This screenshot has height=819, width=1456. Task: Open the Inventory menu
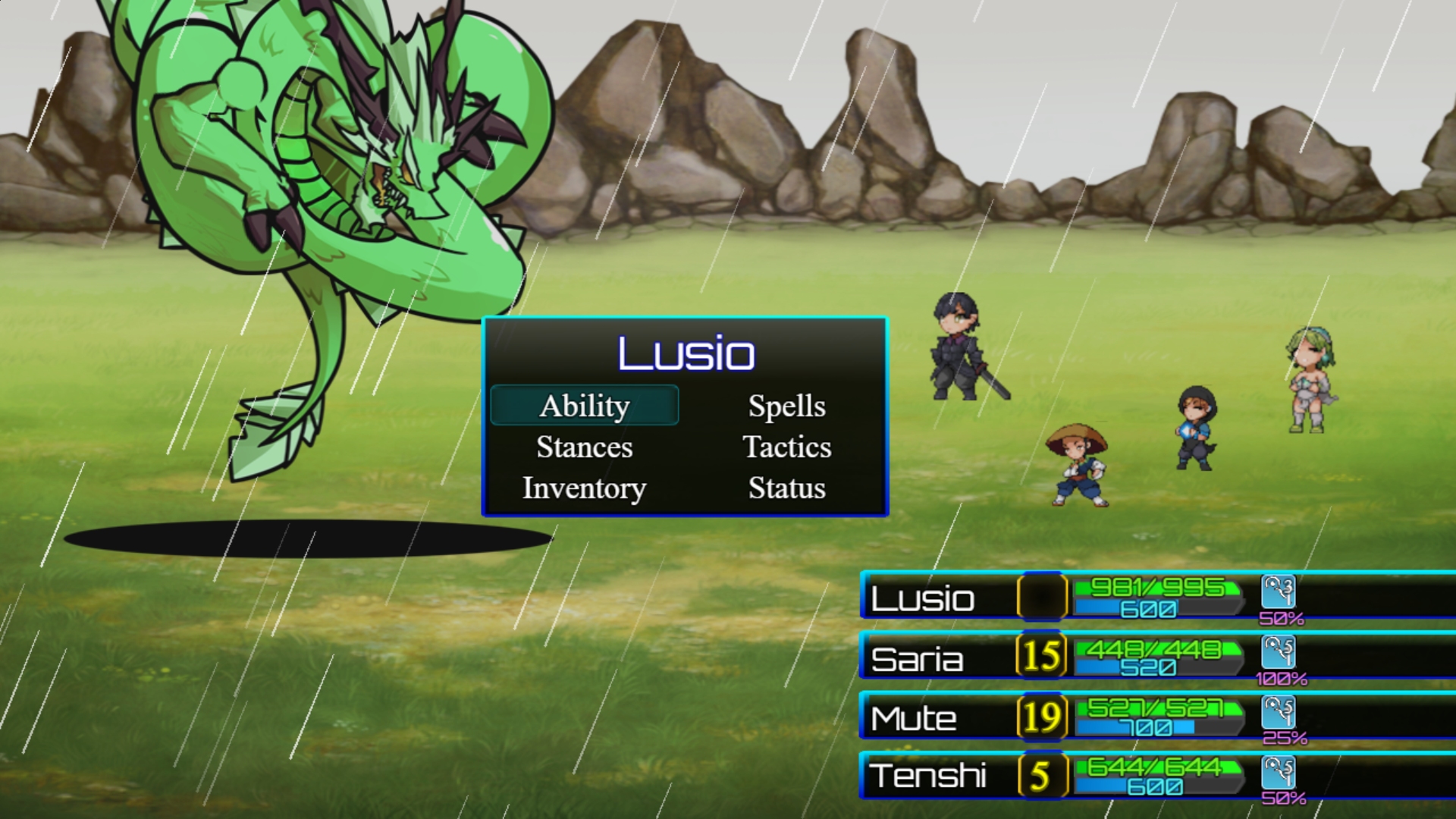coord(584,488)
